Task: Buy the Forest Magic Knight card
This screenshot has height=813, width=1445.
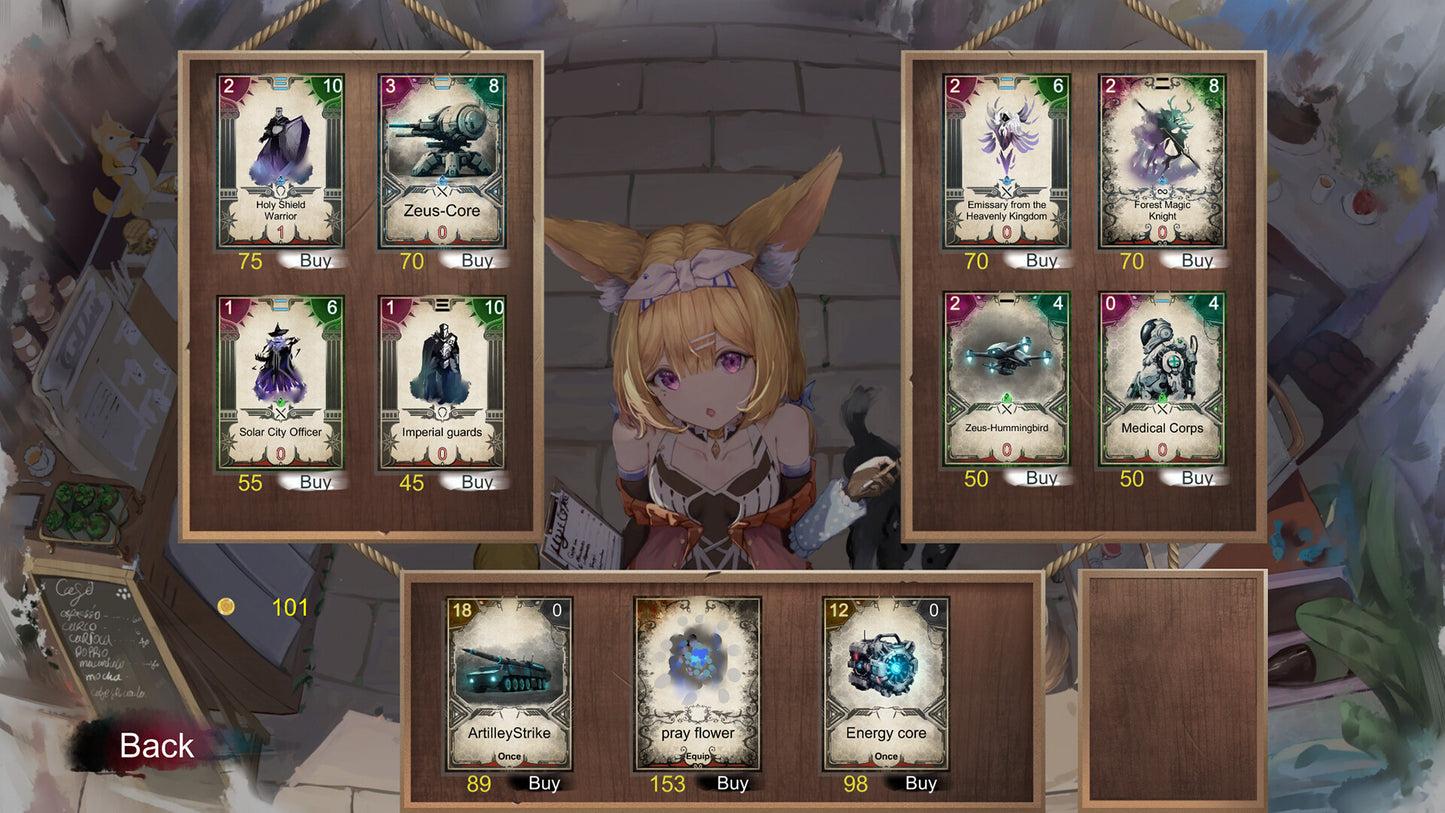Action: tap(1196, 261)
